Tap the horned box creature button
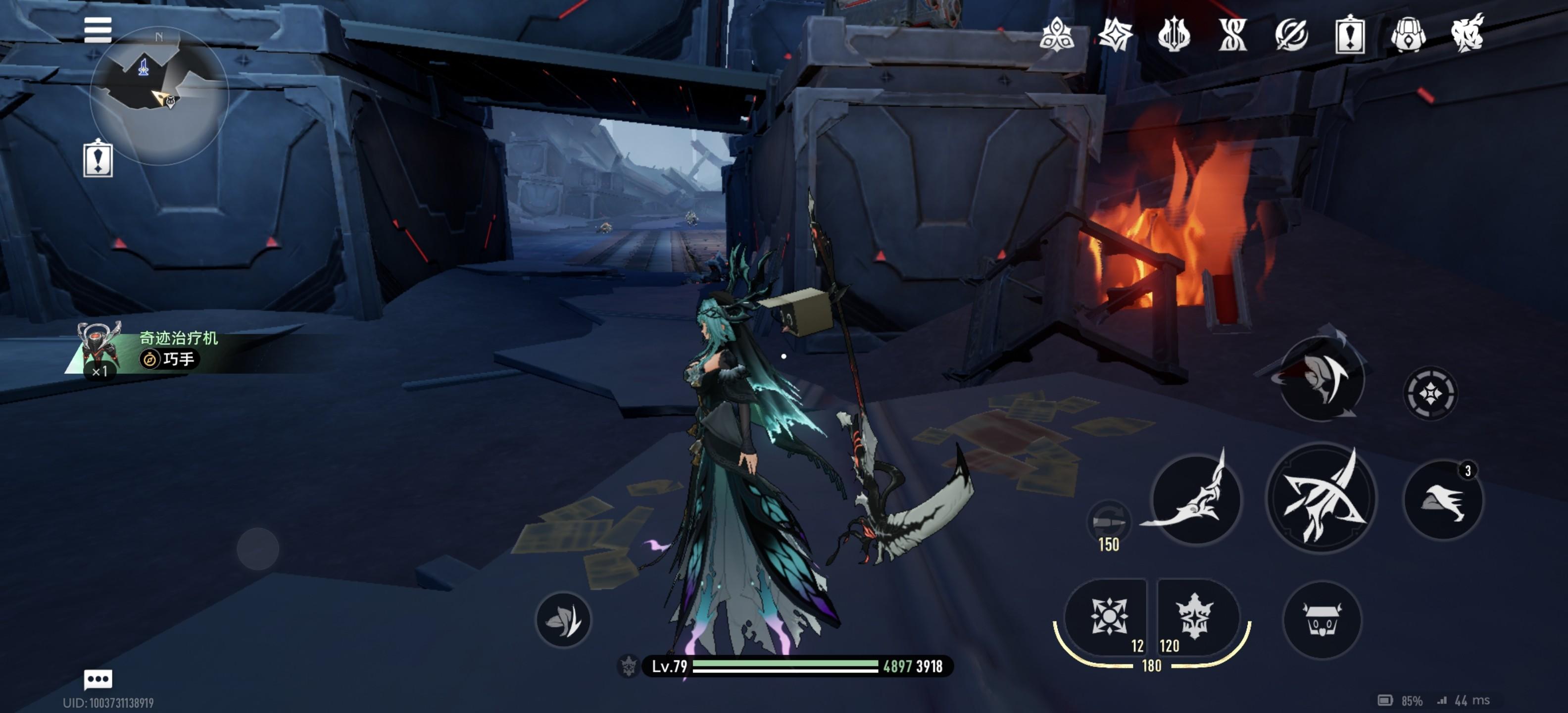The height and width of the screenshot is (713, 1568). (x=1322, y=620)
